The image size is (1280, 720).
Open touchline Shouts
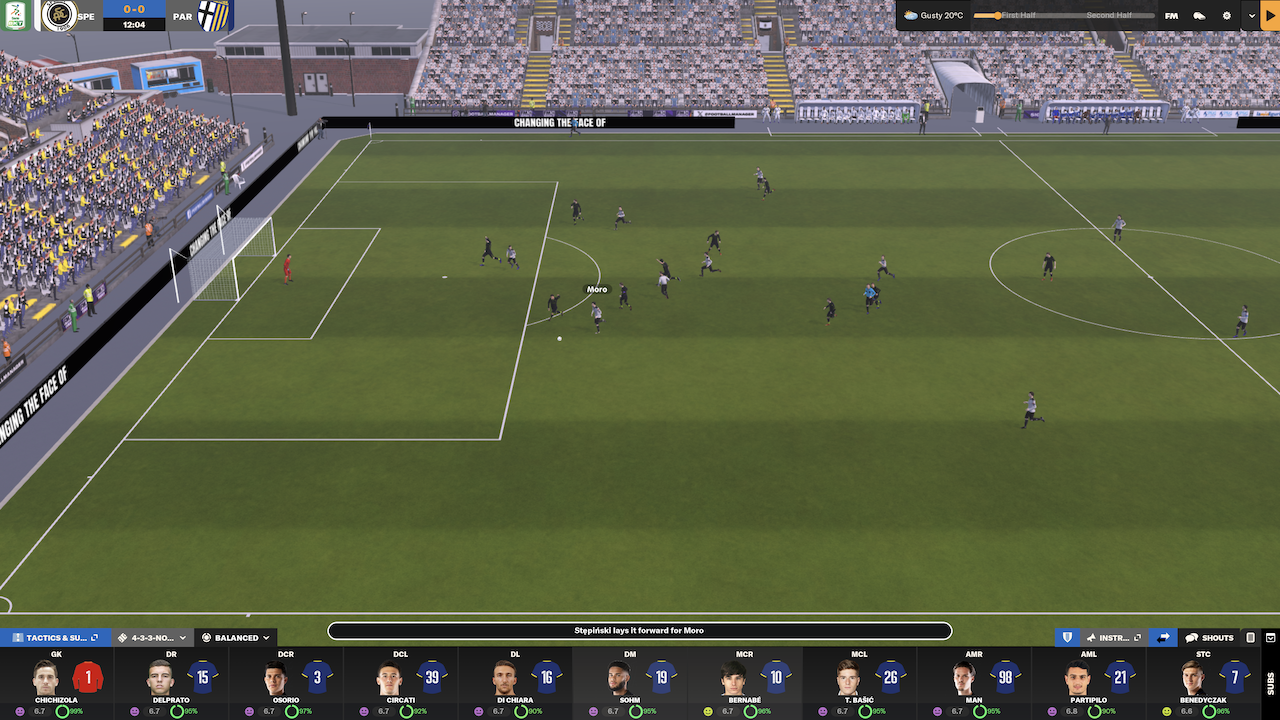pyautogui.click(x=1209, y=637)
